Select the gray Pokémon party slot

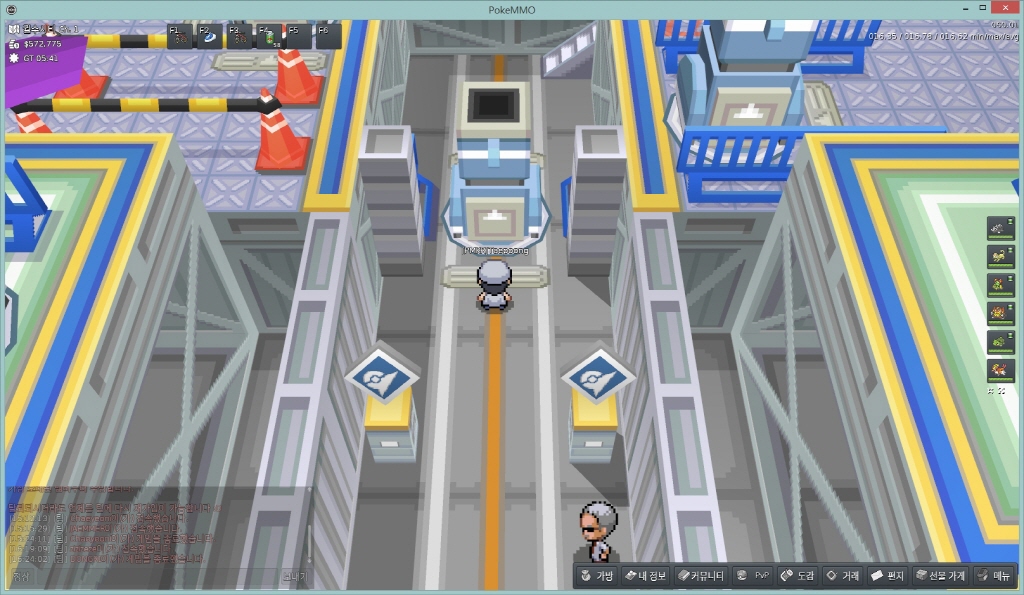(x=1000, y=229)
